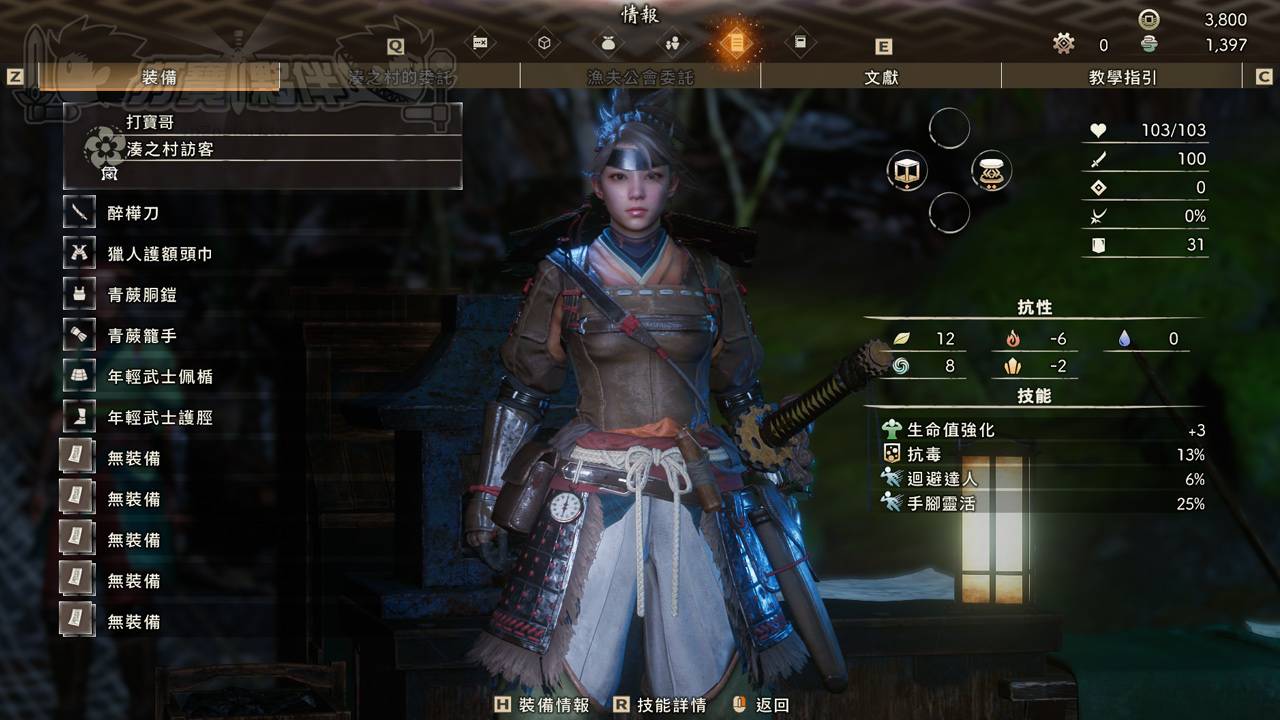The image size is (1280, 720).
Task: Select the 生命值強化 skill row
Action: coord(1040,430)
